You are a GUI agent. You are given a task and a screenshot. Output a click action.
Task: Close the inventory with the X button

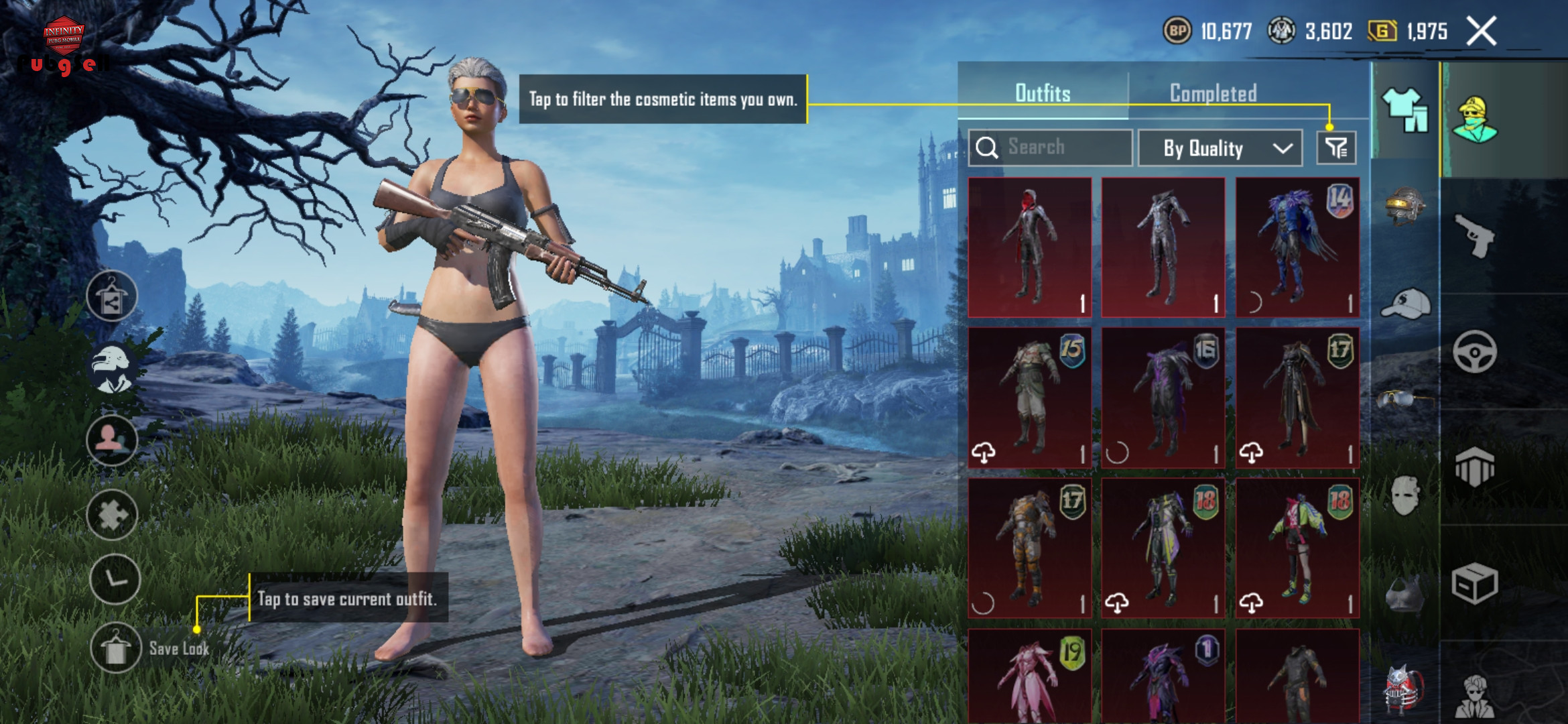[1481, 32]
